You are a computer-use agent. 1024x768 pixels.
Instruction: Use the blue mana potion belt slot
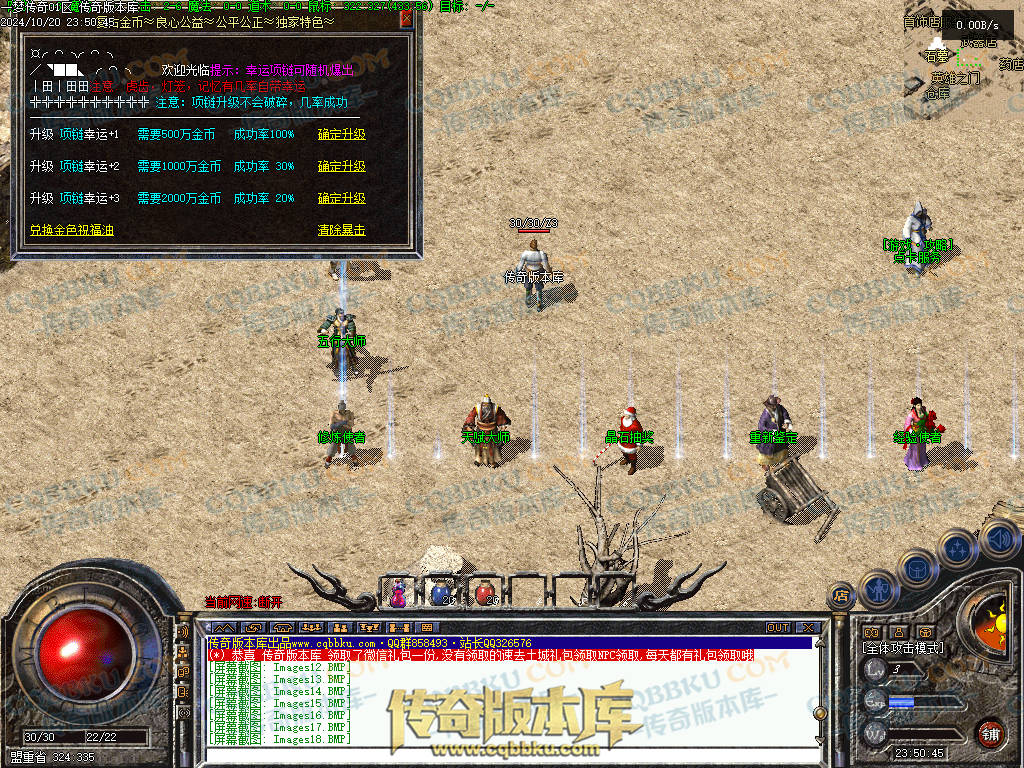pyautogui.click(x=440, y=593)
